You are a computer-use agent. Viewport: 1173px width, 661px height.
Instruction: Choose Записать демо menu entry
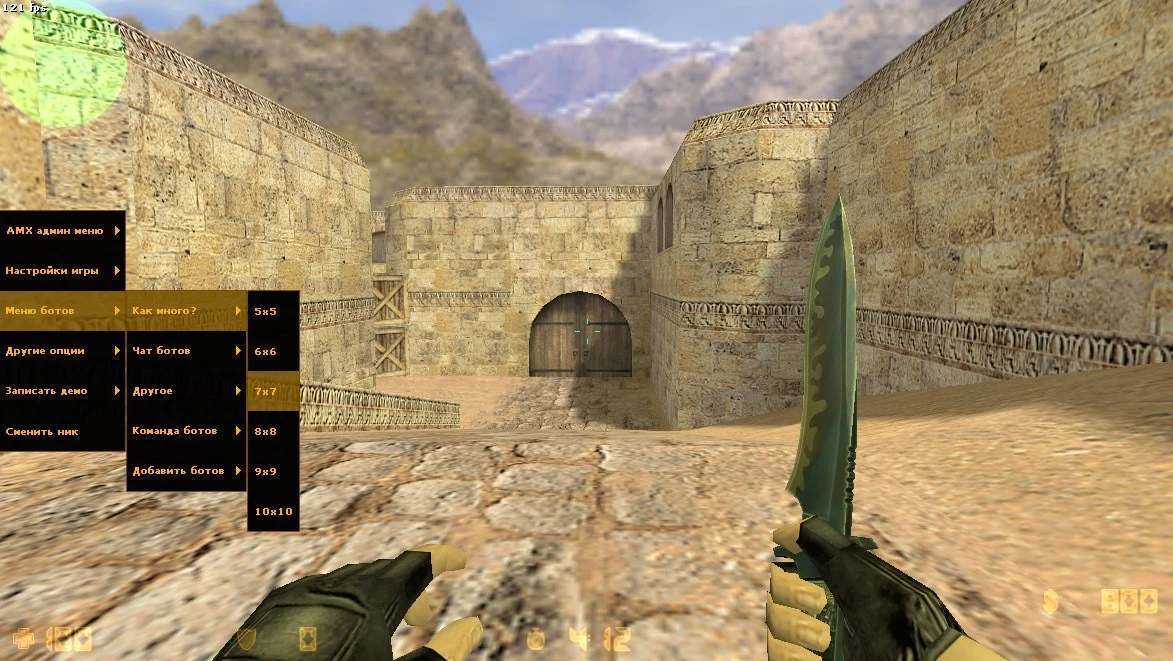pyautogui.click(x=62, y=391)
